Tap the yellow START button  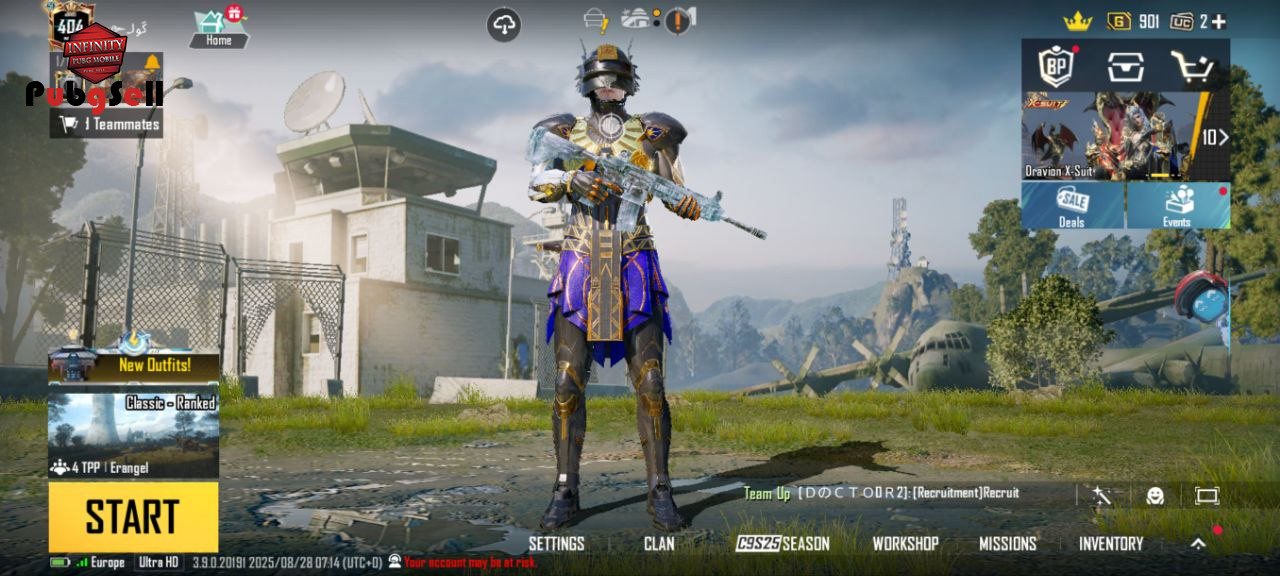[133, 516]
